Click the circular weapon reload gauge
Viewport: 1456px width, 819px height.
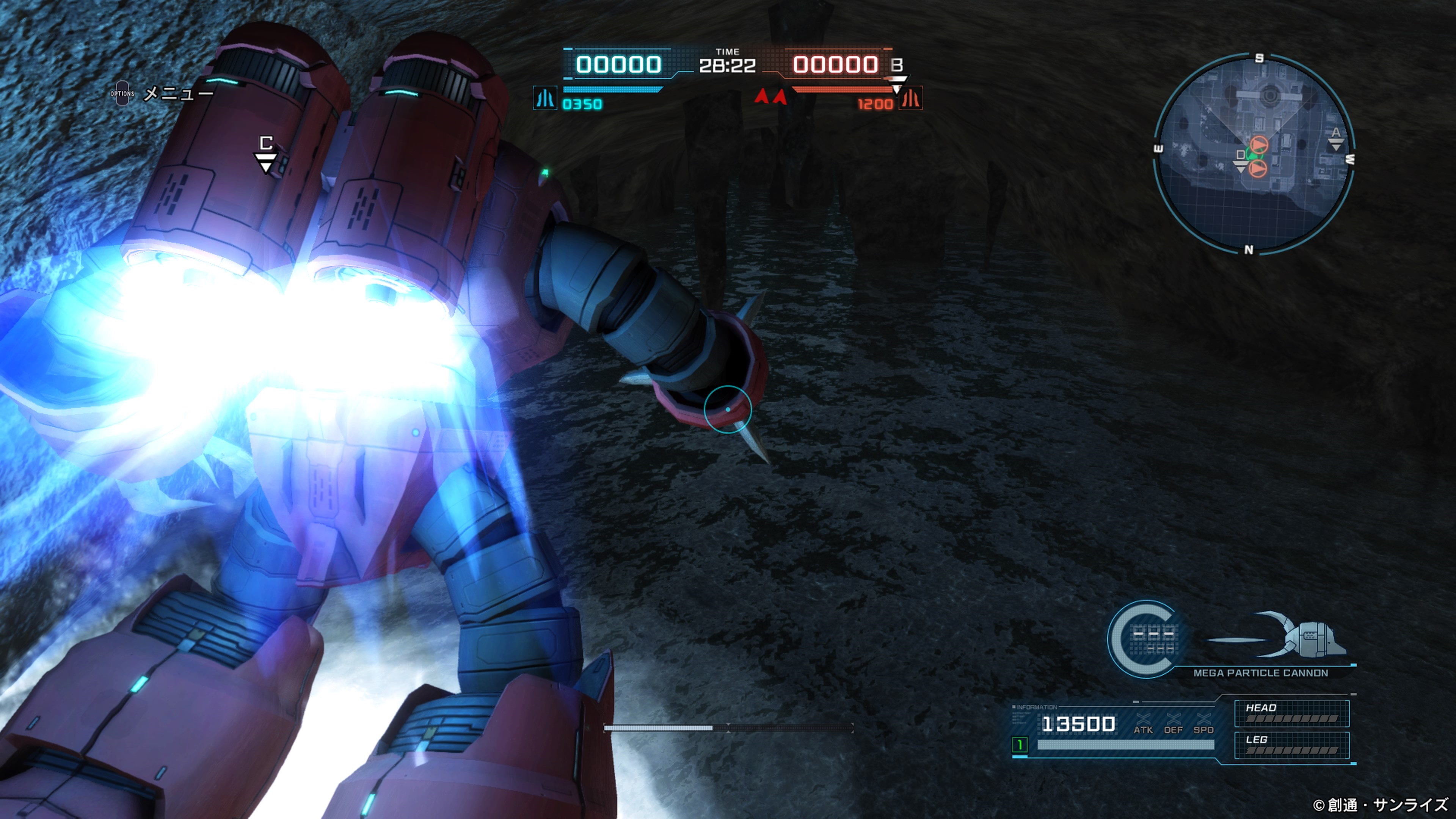[1146, 639]
